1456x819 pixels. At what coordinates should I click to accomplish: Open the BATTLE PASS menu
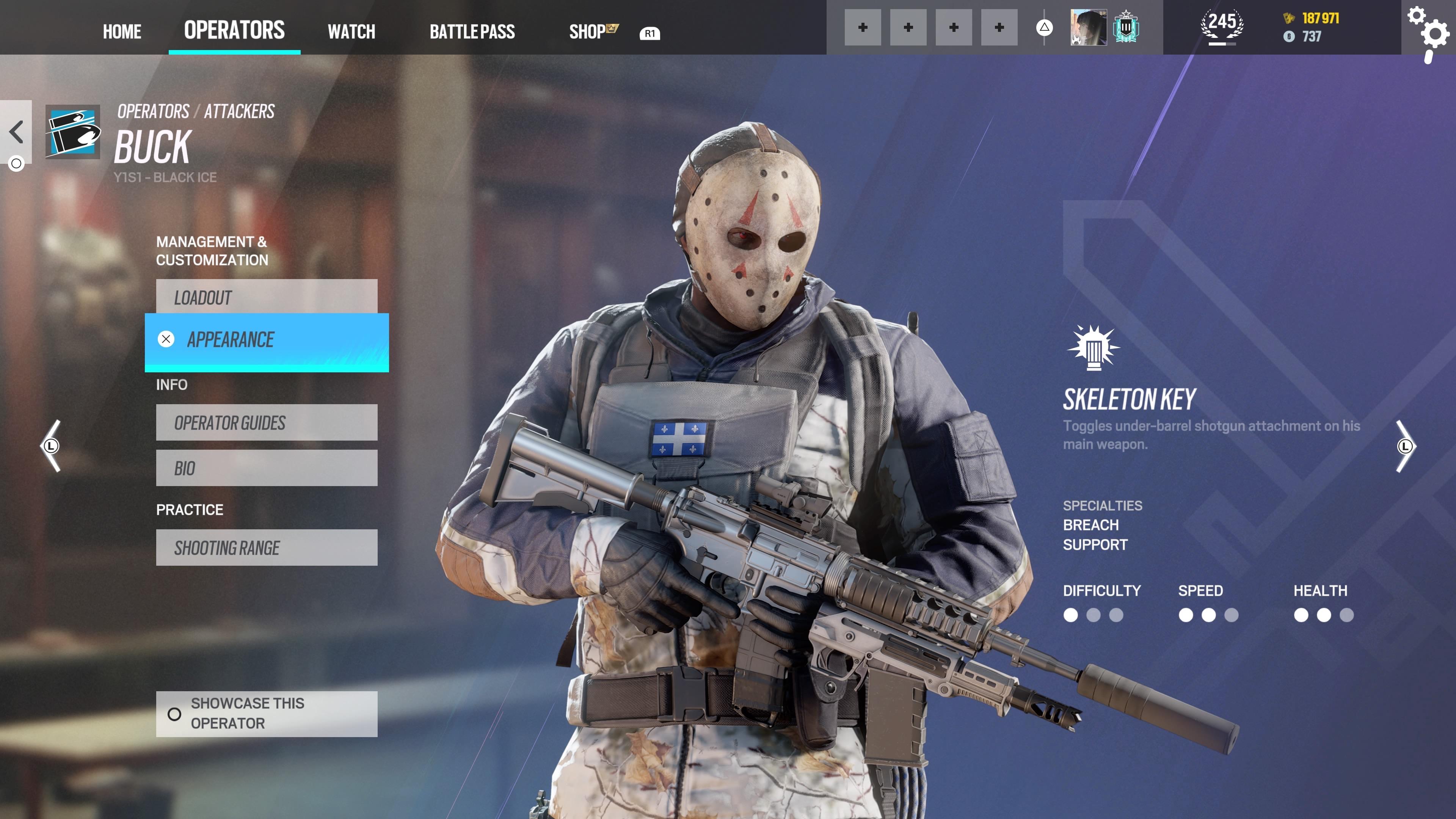point(472,31)
